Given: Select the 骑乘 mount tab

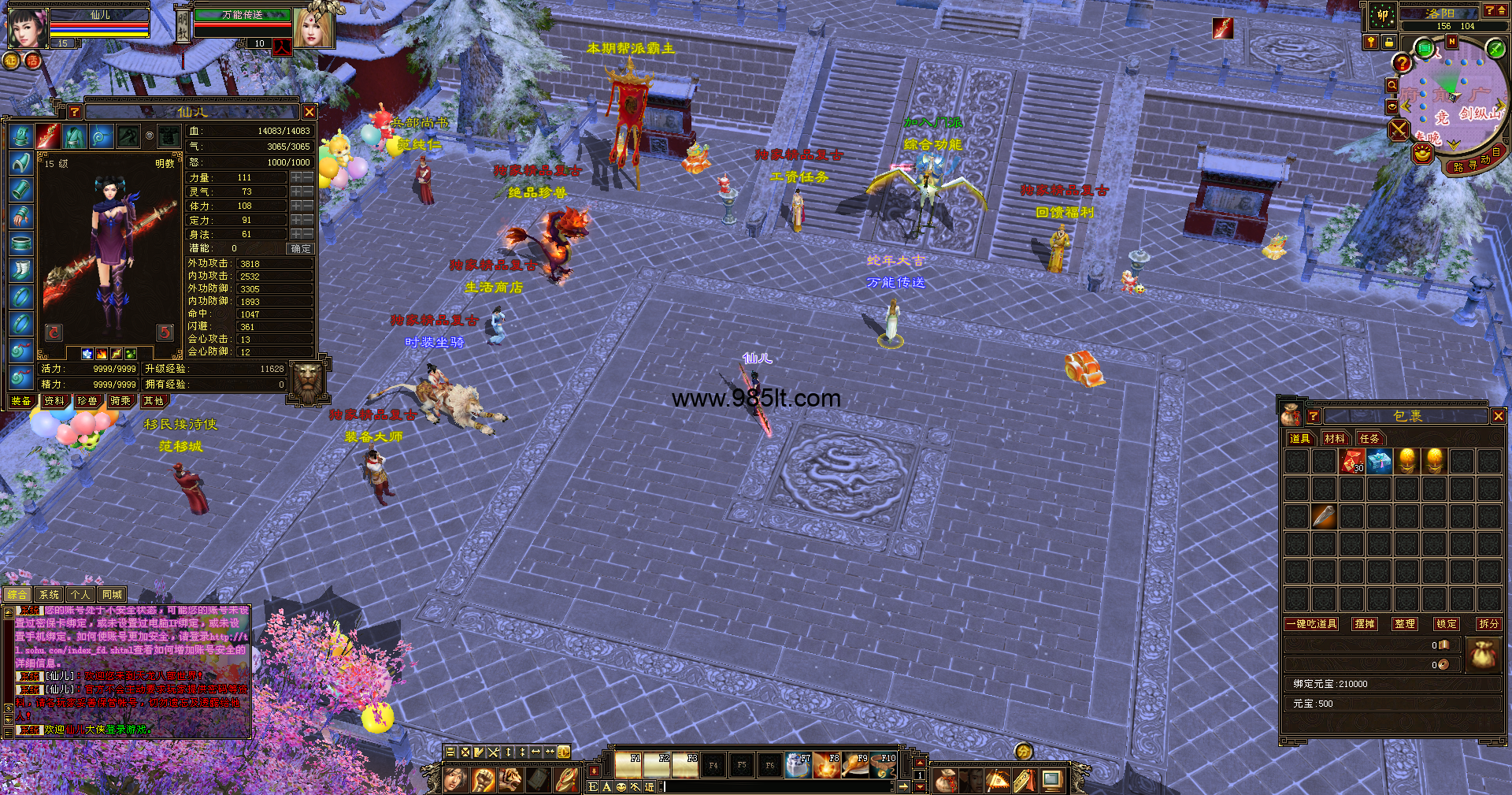Looking at the screenshot, I should point(120,401).
